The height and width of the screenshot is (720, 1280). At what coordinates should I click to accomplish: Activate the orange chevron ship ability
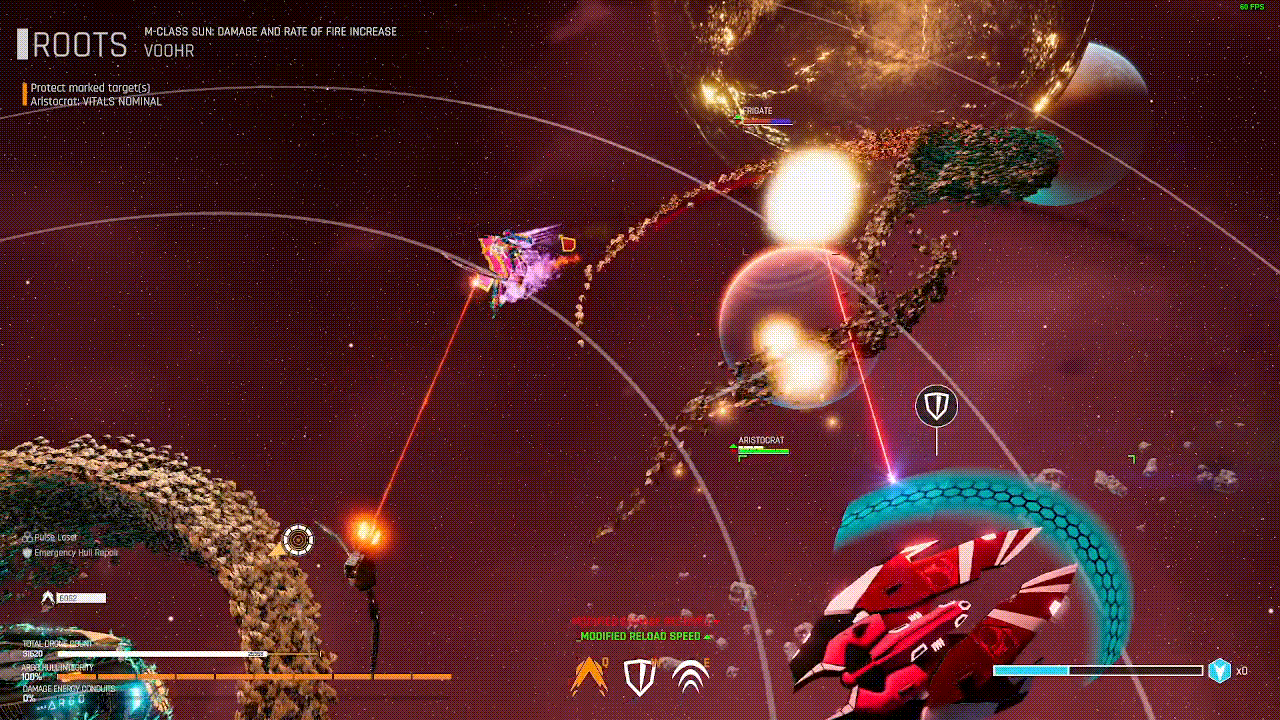click(589, 677)
